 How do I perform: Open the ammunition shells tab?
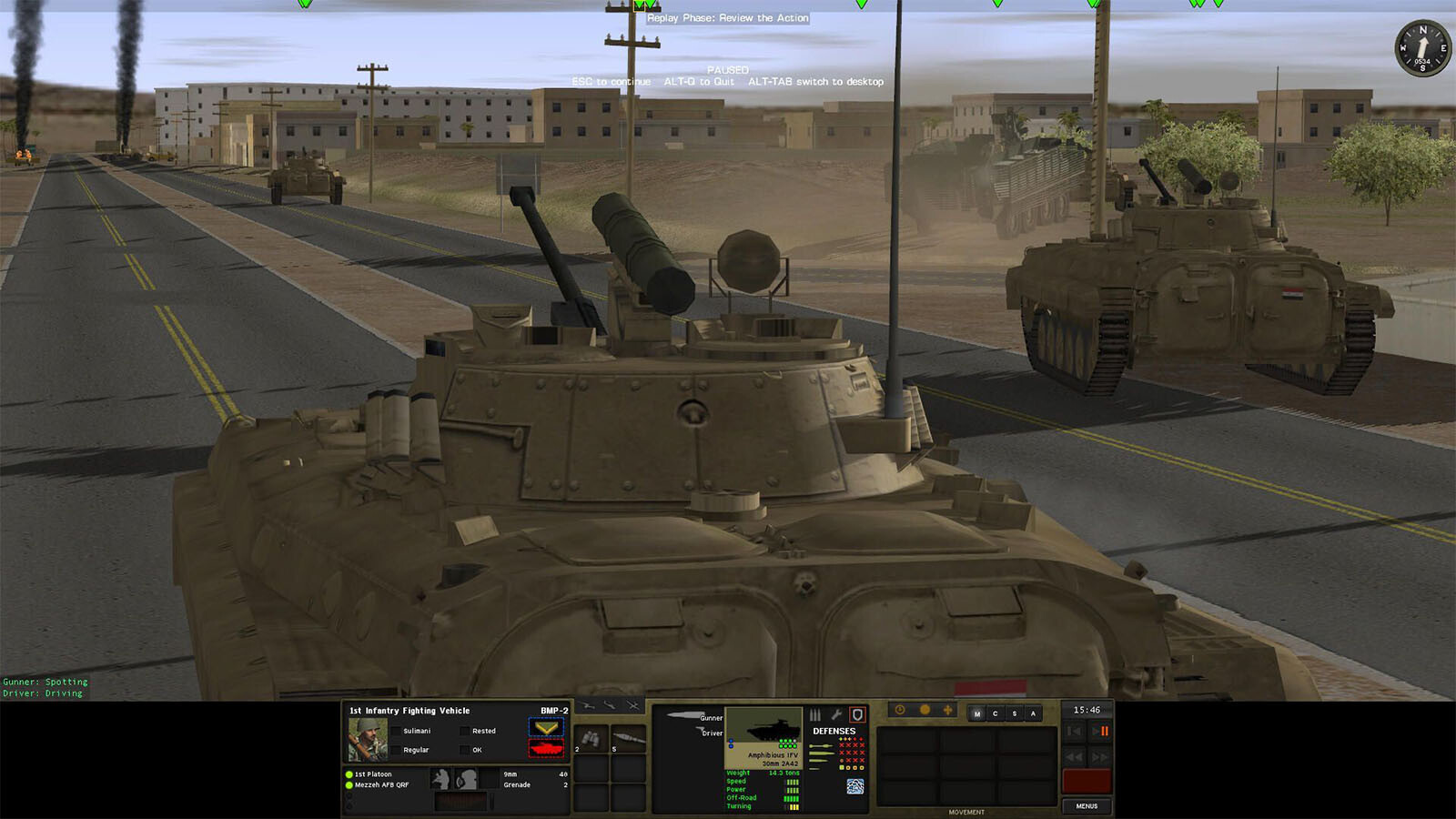click(815, 715)
